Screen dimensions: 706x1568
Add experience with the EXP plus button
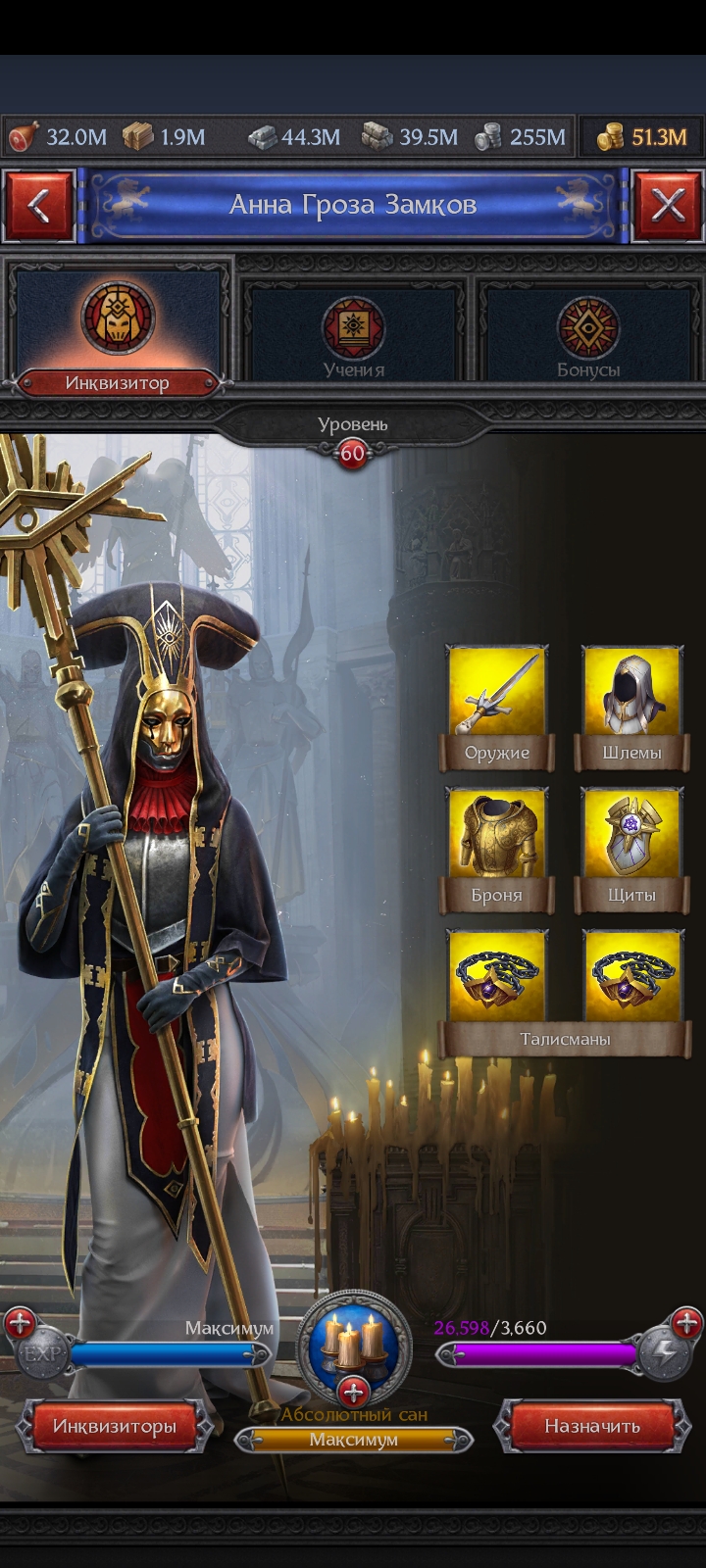tap(22, 1325)
